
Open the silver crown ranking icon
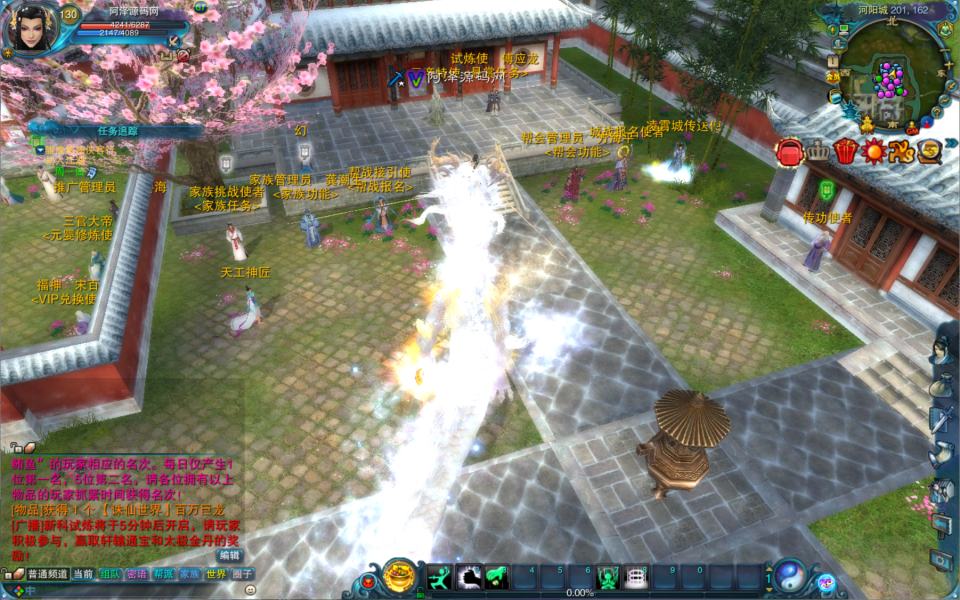[x=818, y=152]
